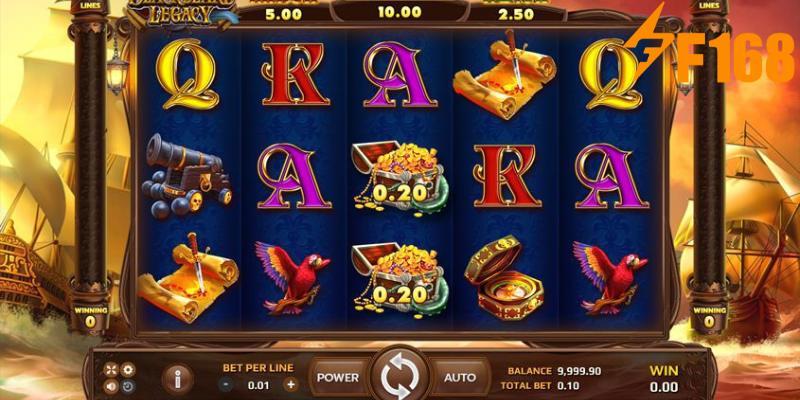Toggle fullscreen with the expand arrows icon

(111, 369)
